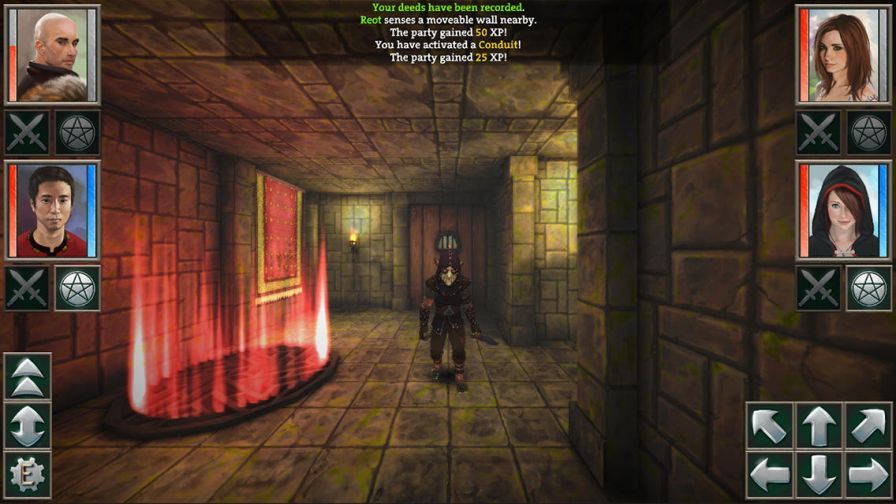Image resolution: width=896 pixels, height=504 pixels.
Task: Open the gear menu marked E
Action: coord(28,474)
